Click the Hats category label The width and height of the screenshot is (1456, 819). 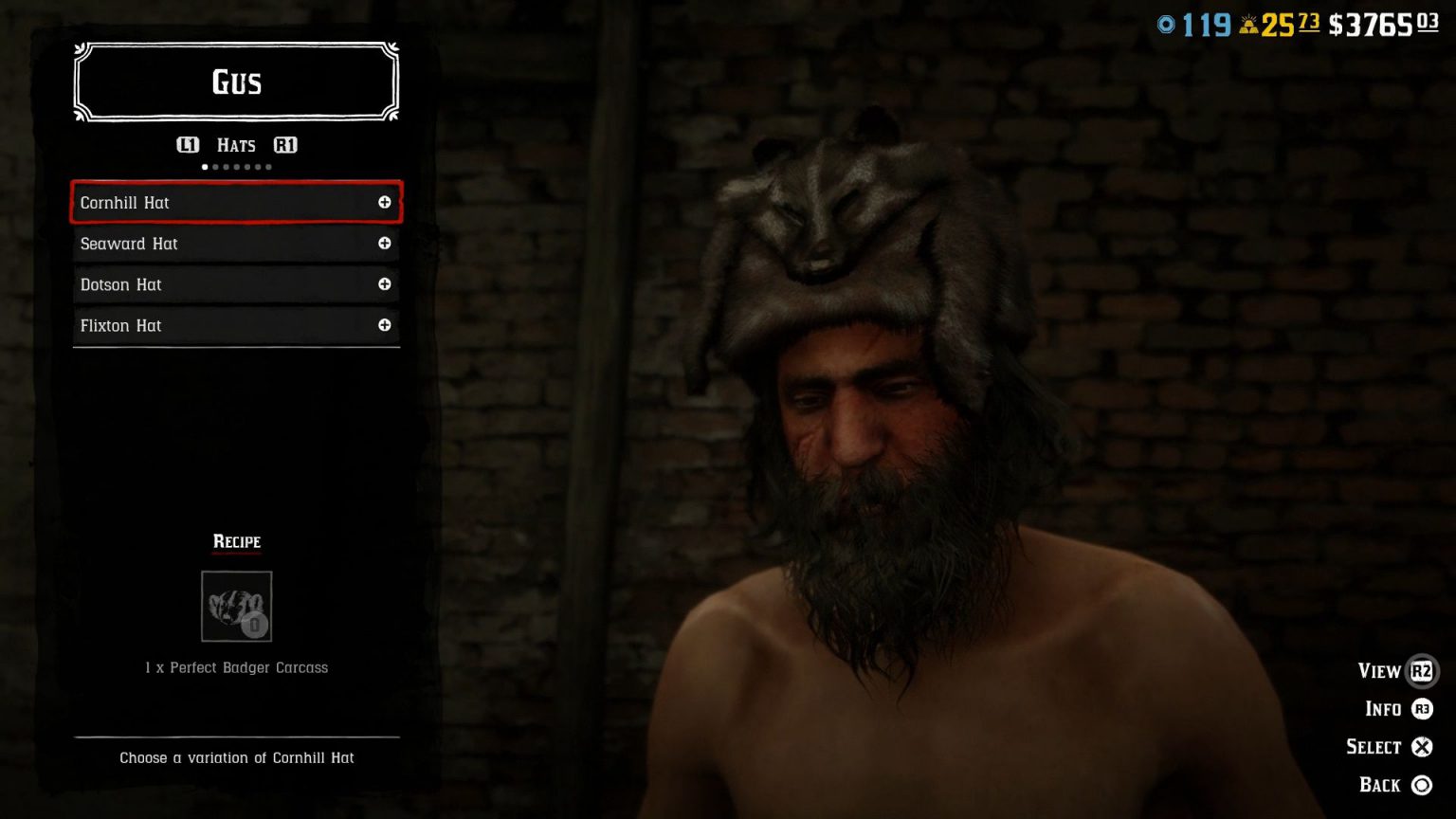pyautogui.click(x=235, y=145)
